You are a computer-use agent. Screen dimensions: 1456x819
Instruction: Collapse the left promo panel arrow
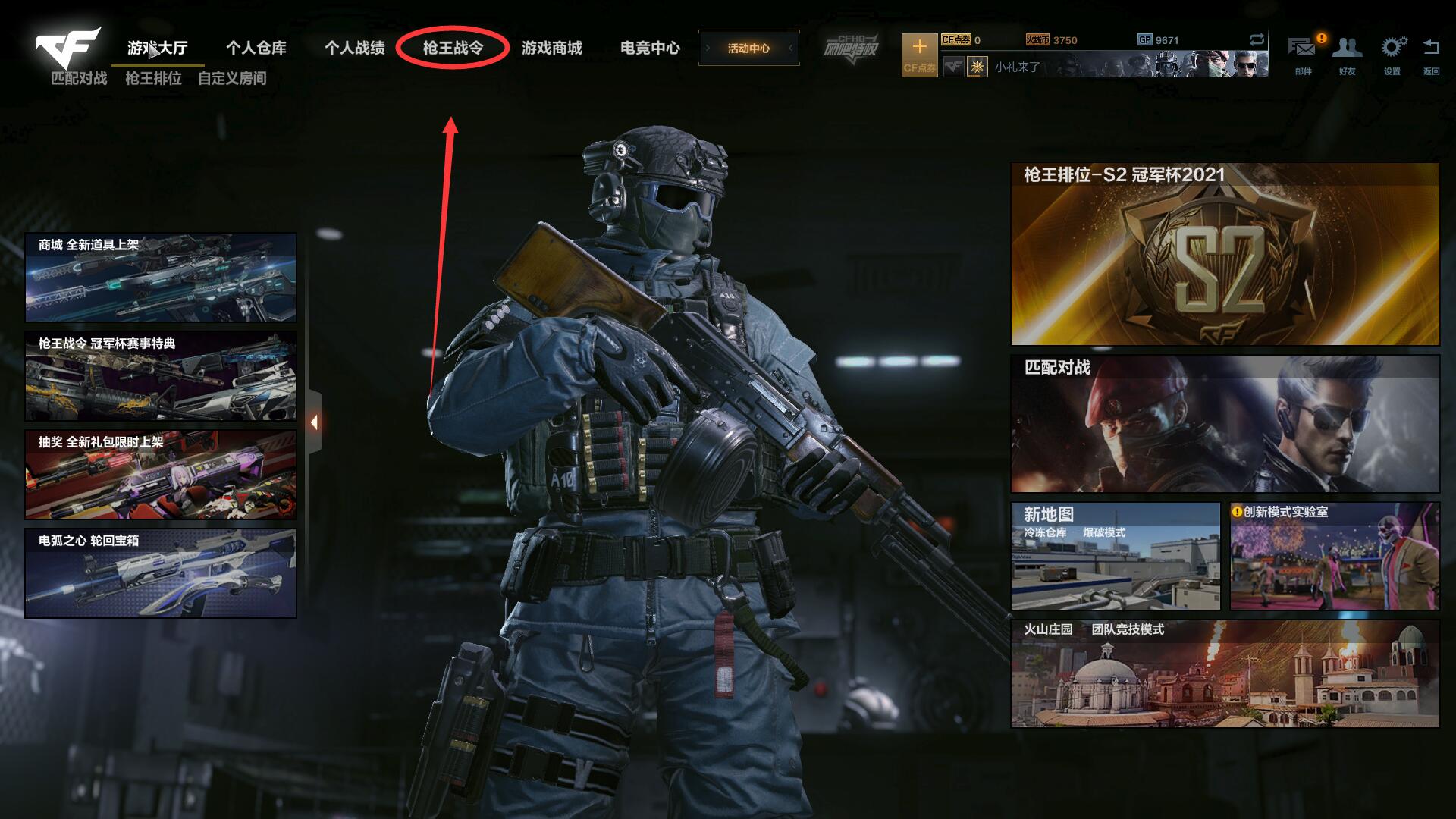coord(314,422)
